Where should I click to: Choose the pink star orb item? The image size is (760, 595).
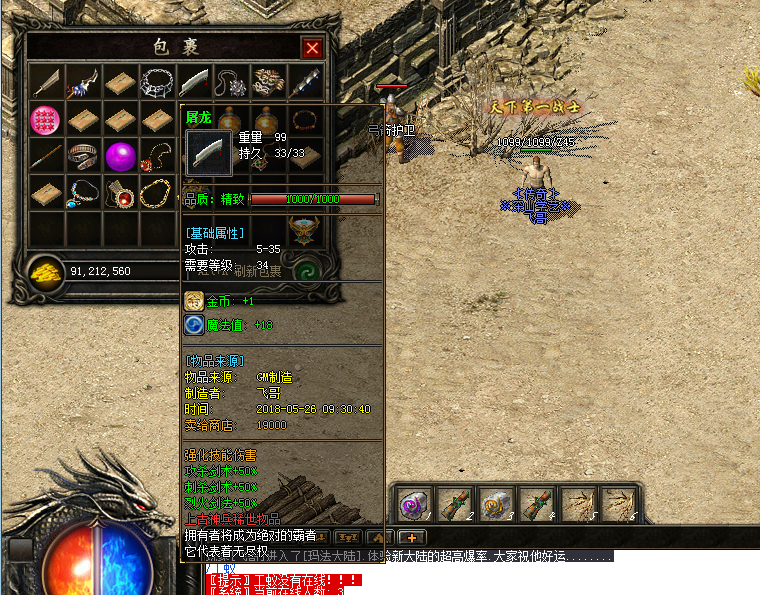(45, 120)
